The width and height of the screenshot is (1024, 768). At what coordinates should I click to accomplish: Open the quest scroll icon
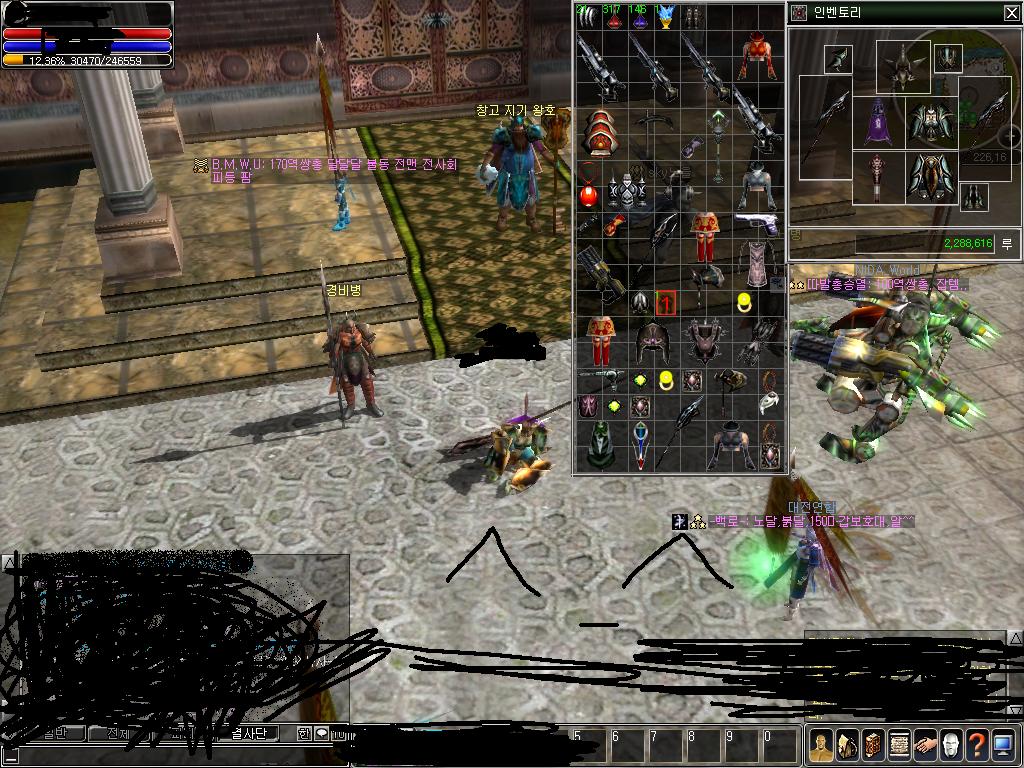(x=898, y=745)
